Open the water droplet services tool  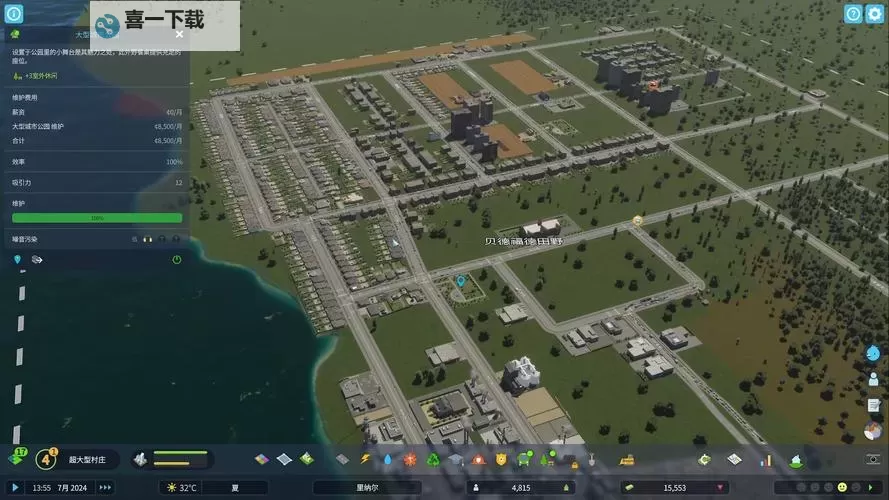[x=388, y=459]
